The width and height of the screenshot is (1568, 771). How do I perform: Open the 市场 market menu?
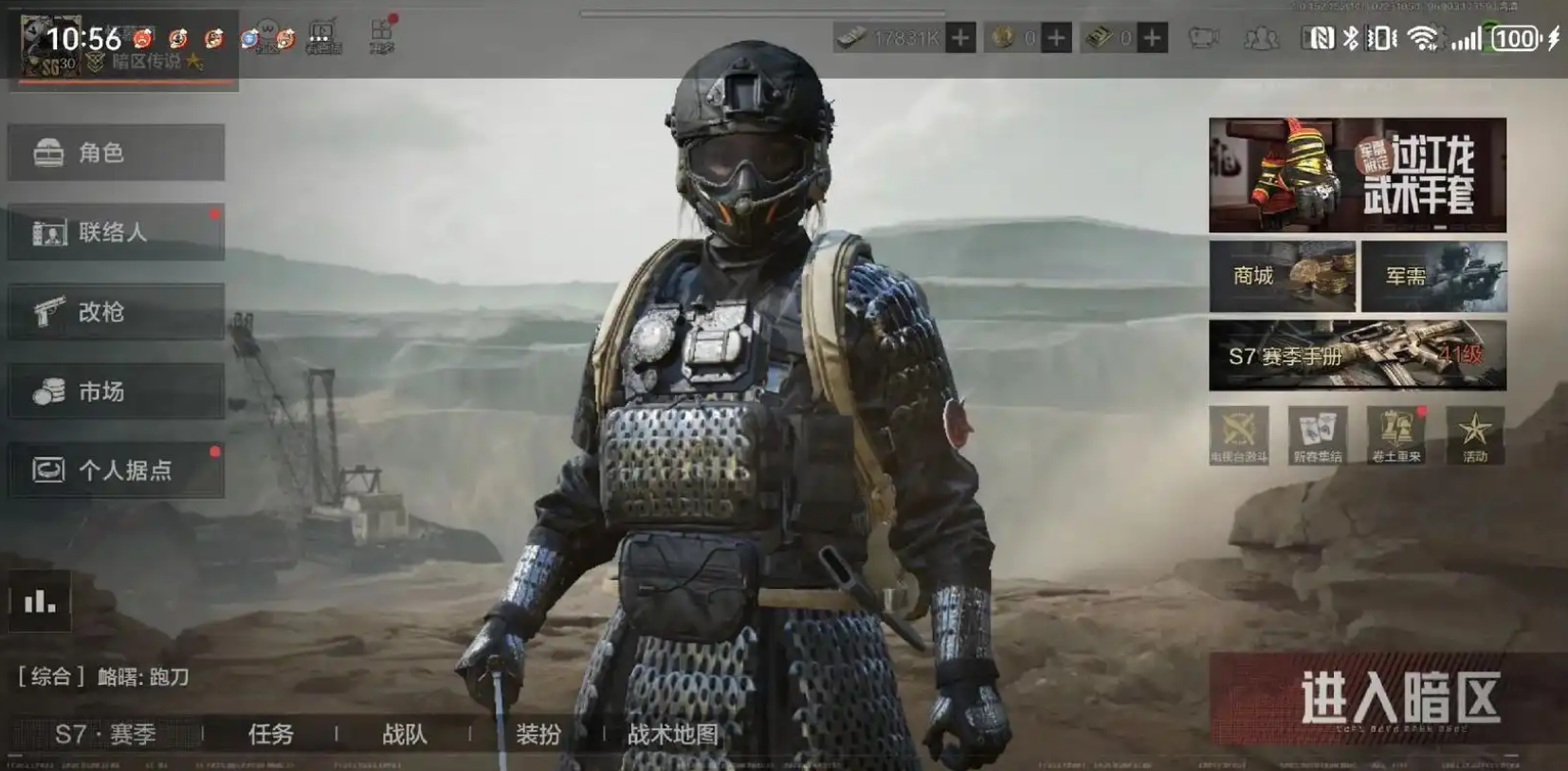(x=116, y=391)
